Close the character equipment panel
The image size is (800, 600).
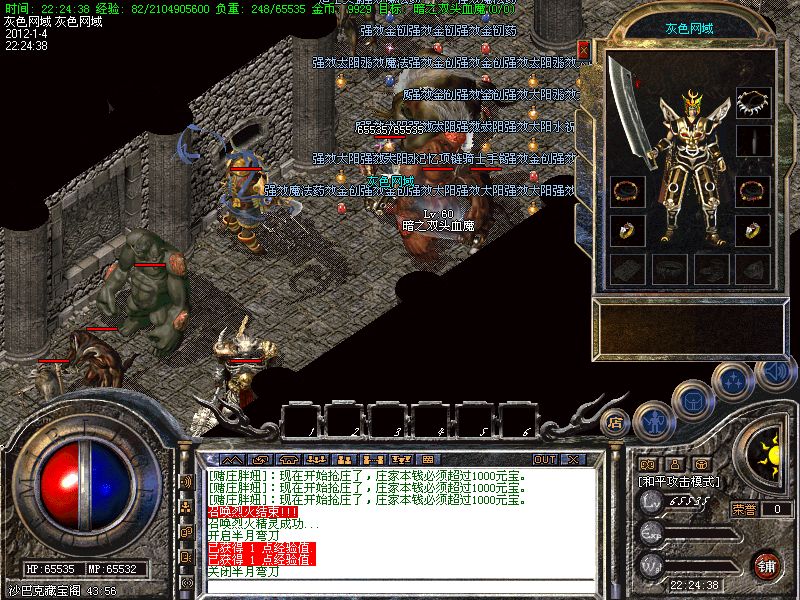click(584, 48)
